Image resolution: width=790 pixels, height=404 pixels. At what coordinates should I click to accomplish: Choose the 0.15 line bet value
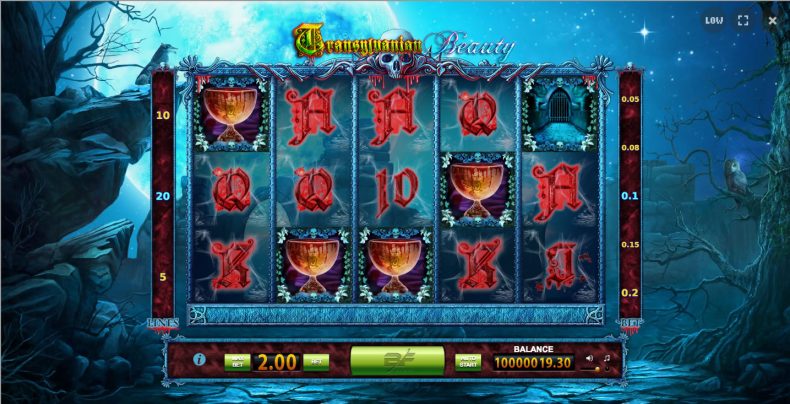click(629, 244)
